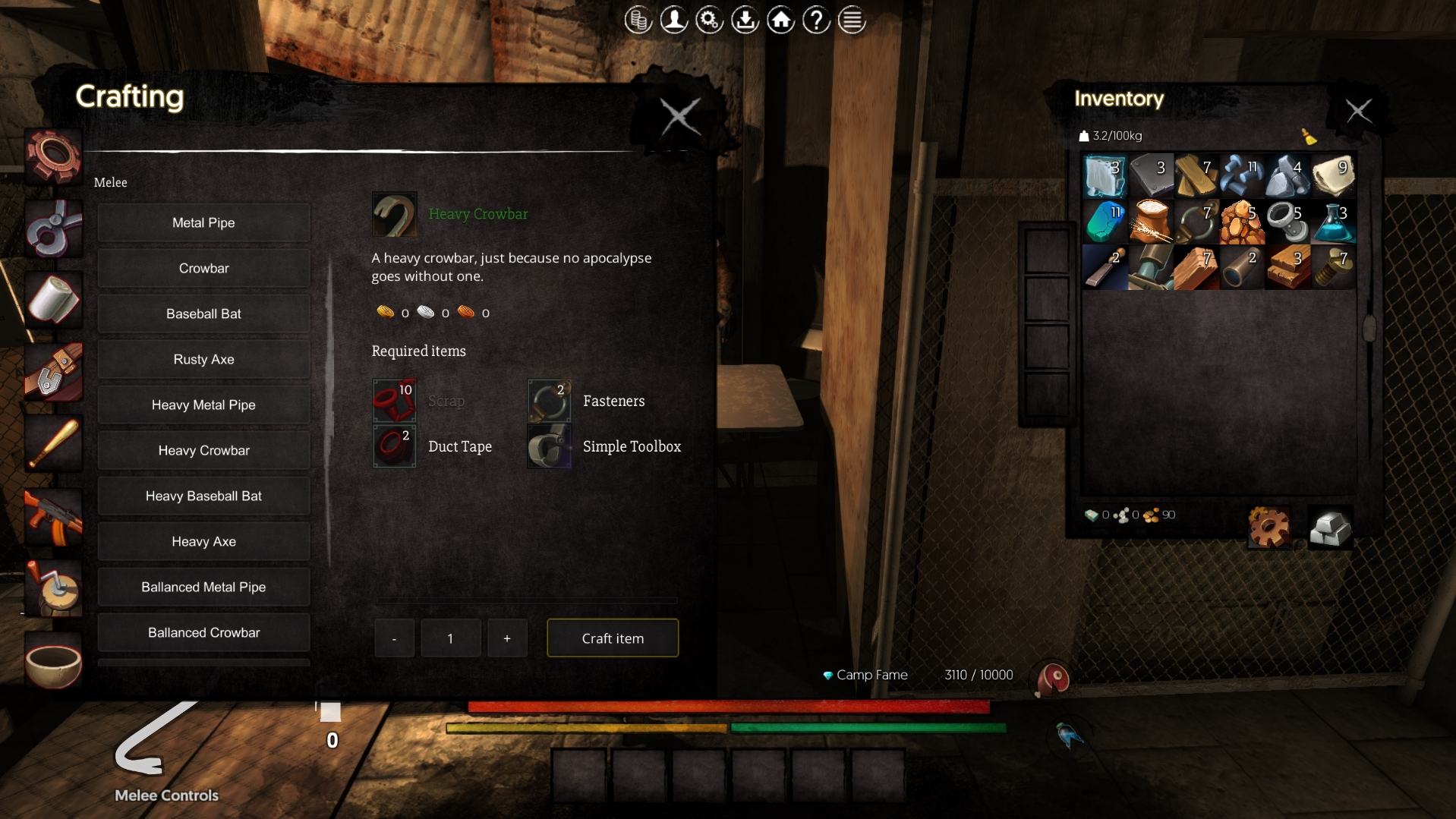Pick the Rusty Axe recipe
Image resolution: width=1456 pixels, height=819 pixels.
[x=203, y=359]
